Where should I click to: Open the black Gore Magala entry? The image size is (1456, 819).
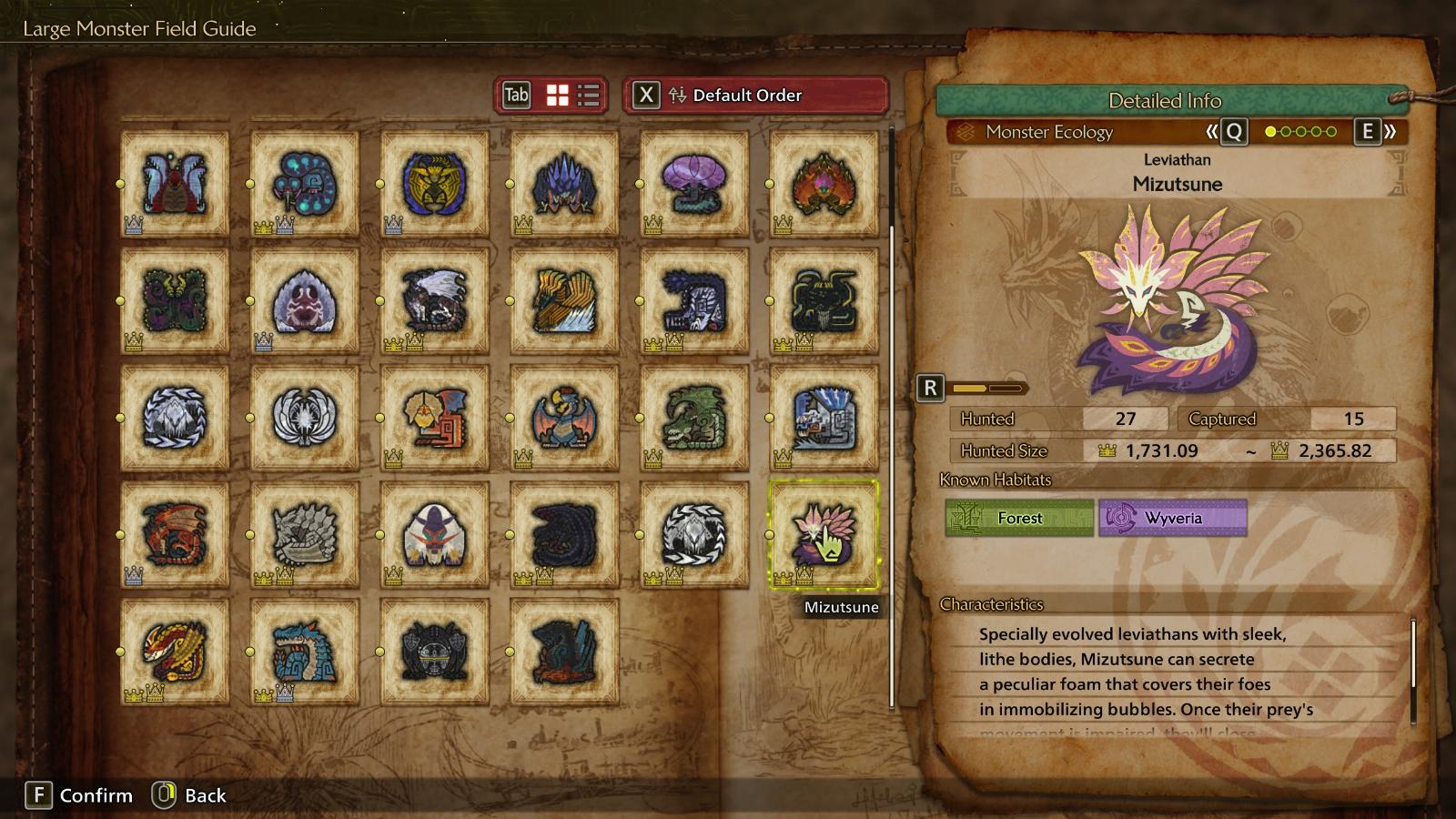[x=564, y=534]
